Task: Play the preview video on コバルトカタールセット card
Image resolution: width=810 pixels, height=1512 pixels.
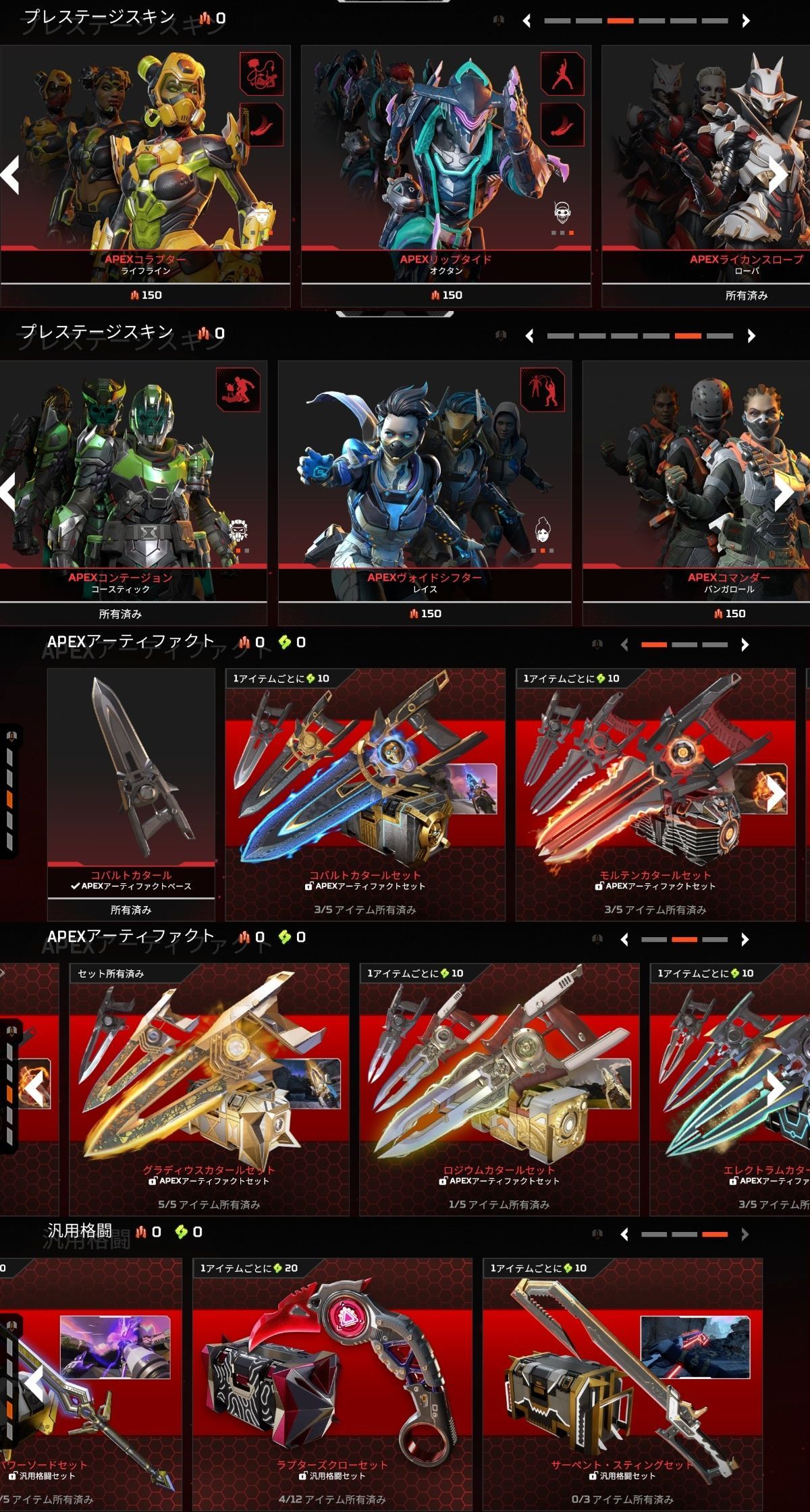Action: (x=470, y=788)
